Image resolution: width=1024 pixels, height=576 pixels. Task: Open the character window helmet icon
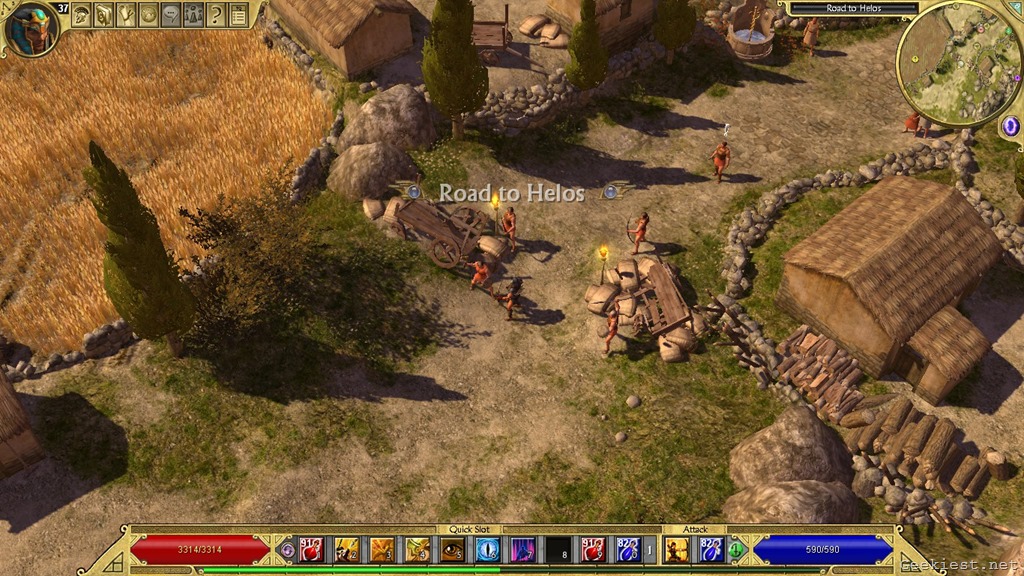[81, 14]
